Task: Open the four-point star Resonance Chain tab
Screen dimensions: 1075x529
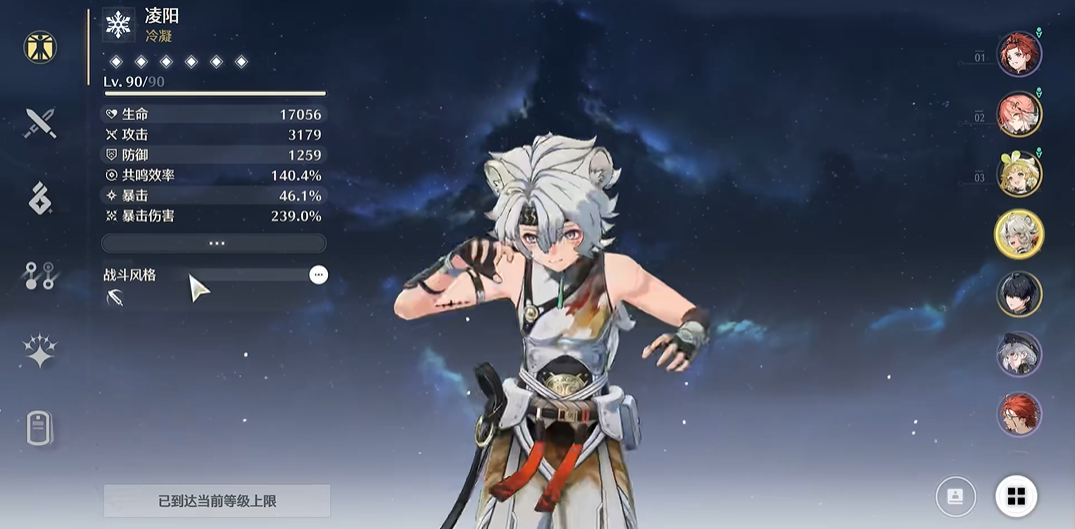Action: [x=40, y=352]
